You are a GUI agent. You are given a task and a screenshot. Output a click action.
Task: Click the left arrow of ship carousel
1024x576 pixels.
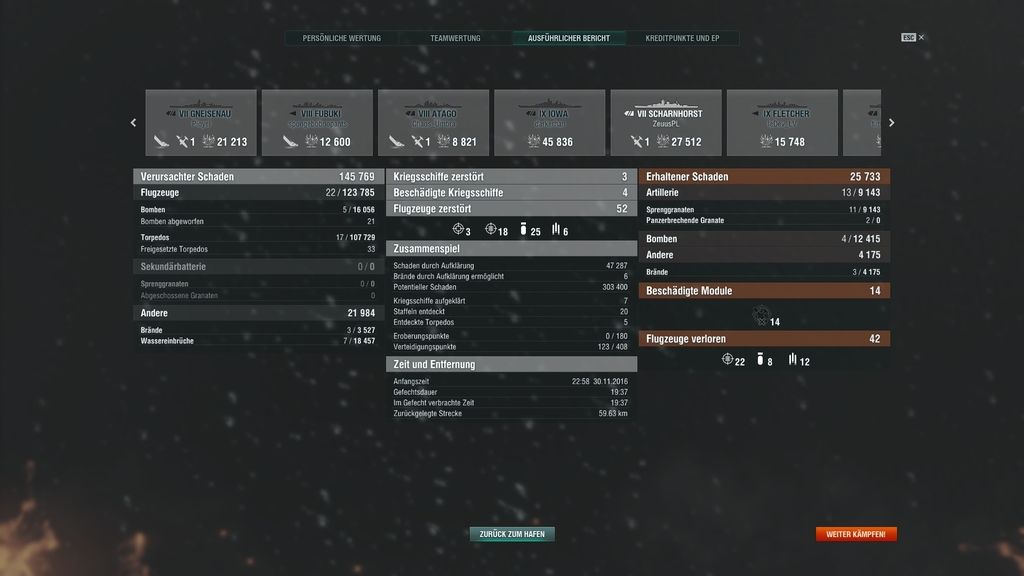click(x=134, y=123)
